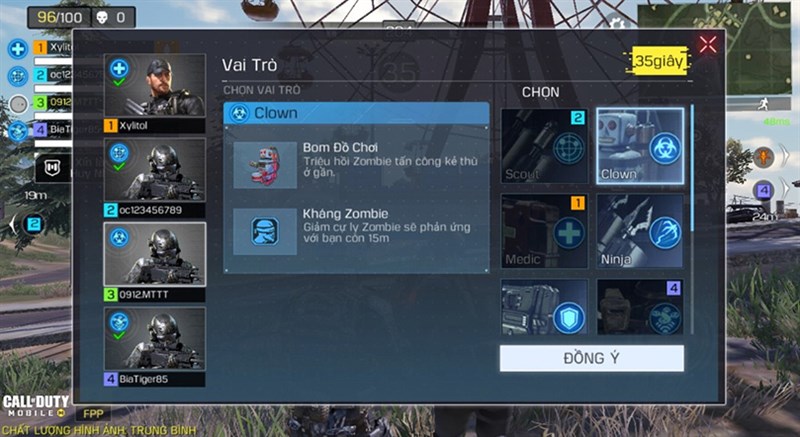Select the Scout role tile
The image size is (800, 437).
click(x=545, y=146)
